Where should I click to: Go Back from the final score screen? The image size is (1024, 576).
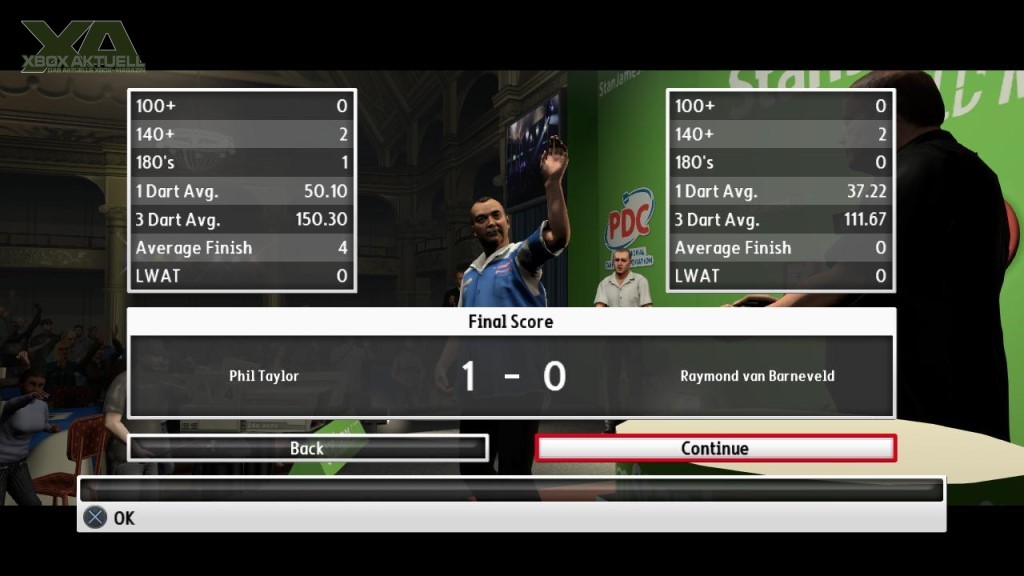click(307, 448)
